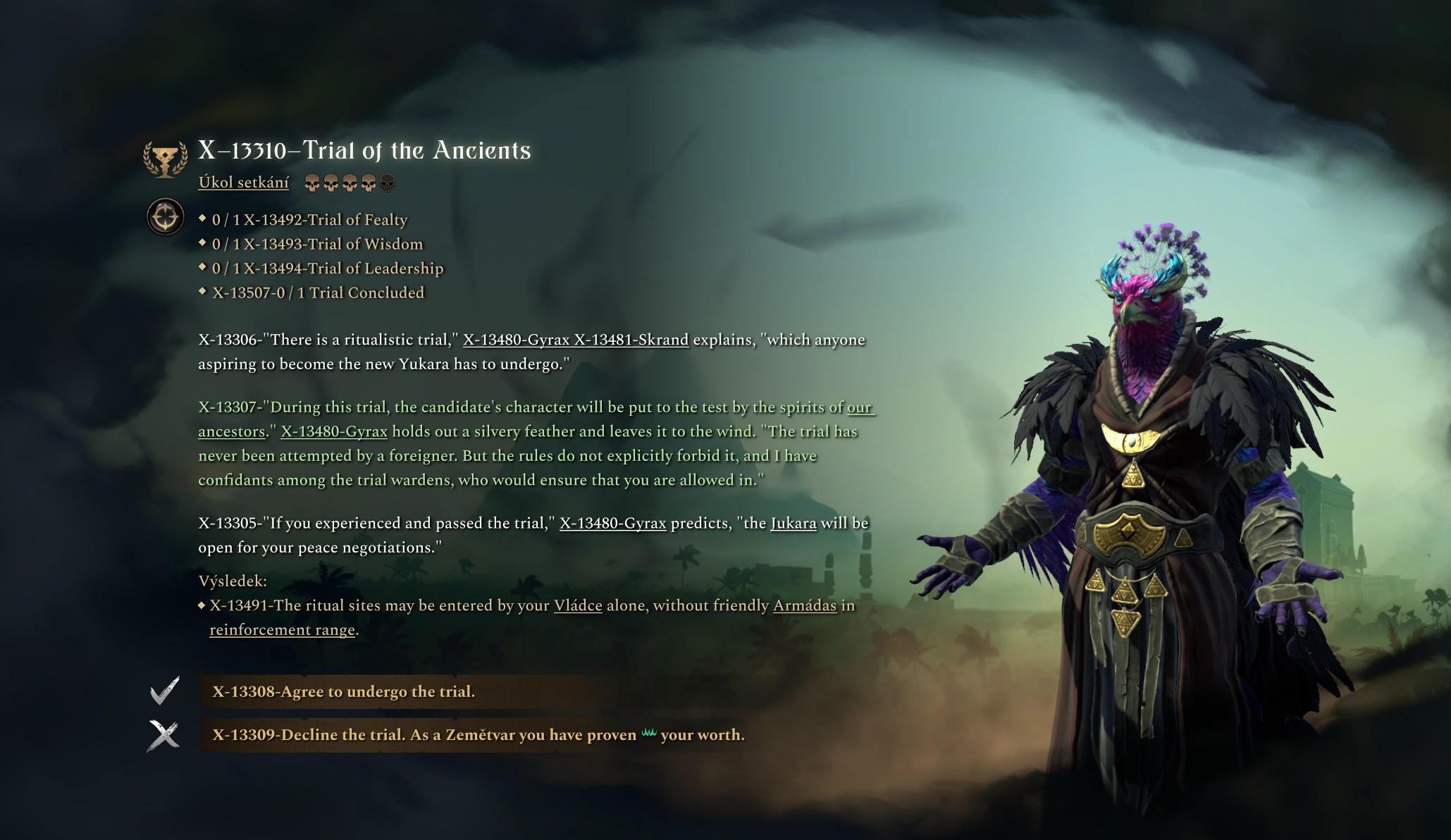Click the Gyrax Skrand name link
Image resolution: width=1451 pixels, height=840 pixels.
575,340
